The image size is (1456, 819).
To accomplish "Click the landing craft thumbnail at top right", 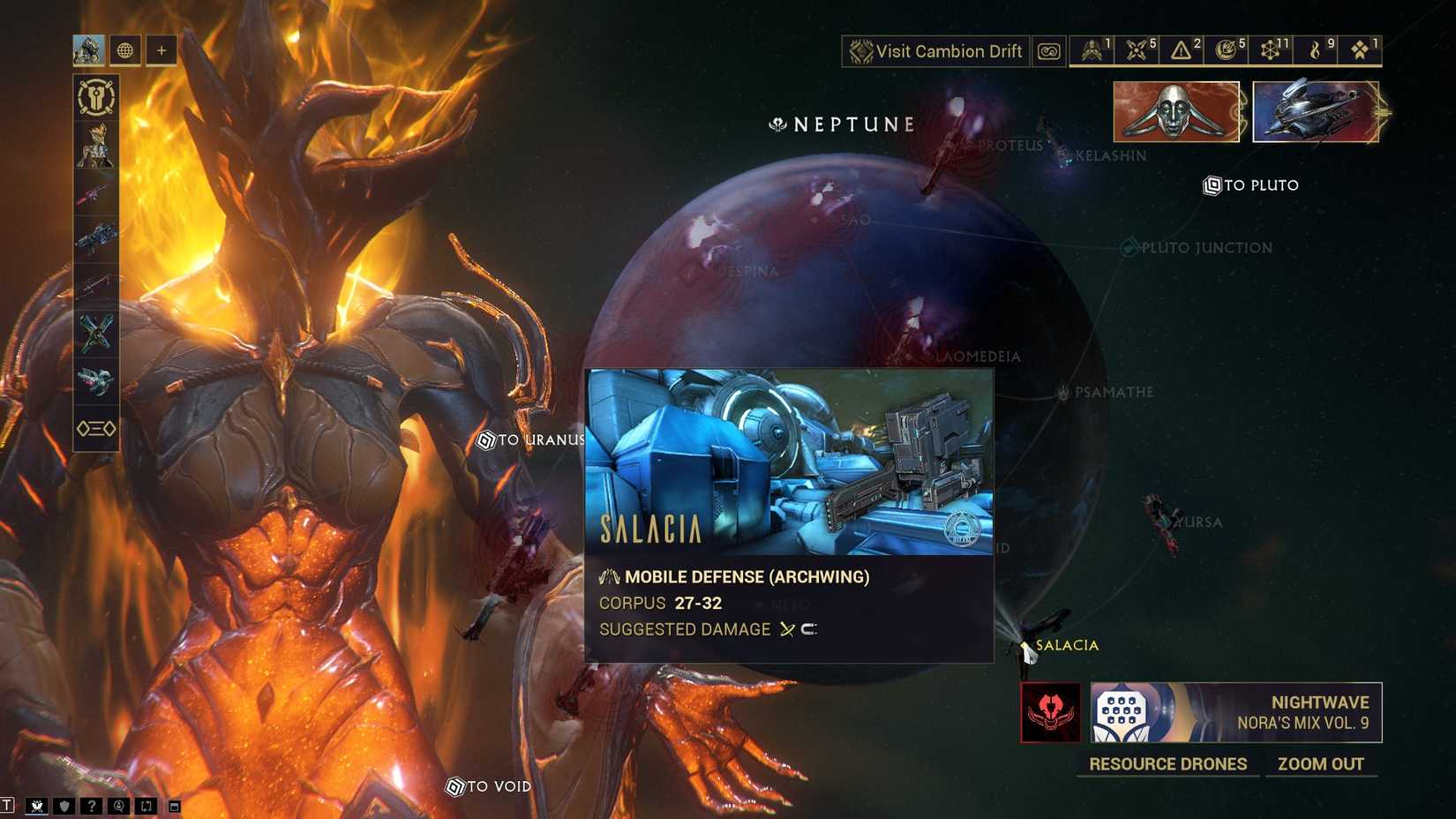I will pos(1315,110).
